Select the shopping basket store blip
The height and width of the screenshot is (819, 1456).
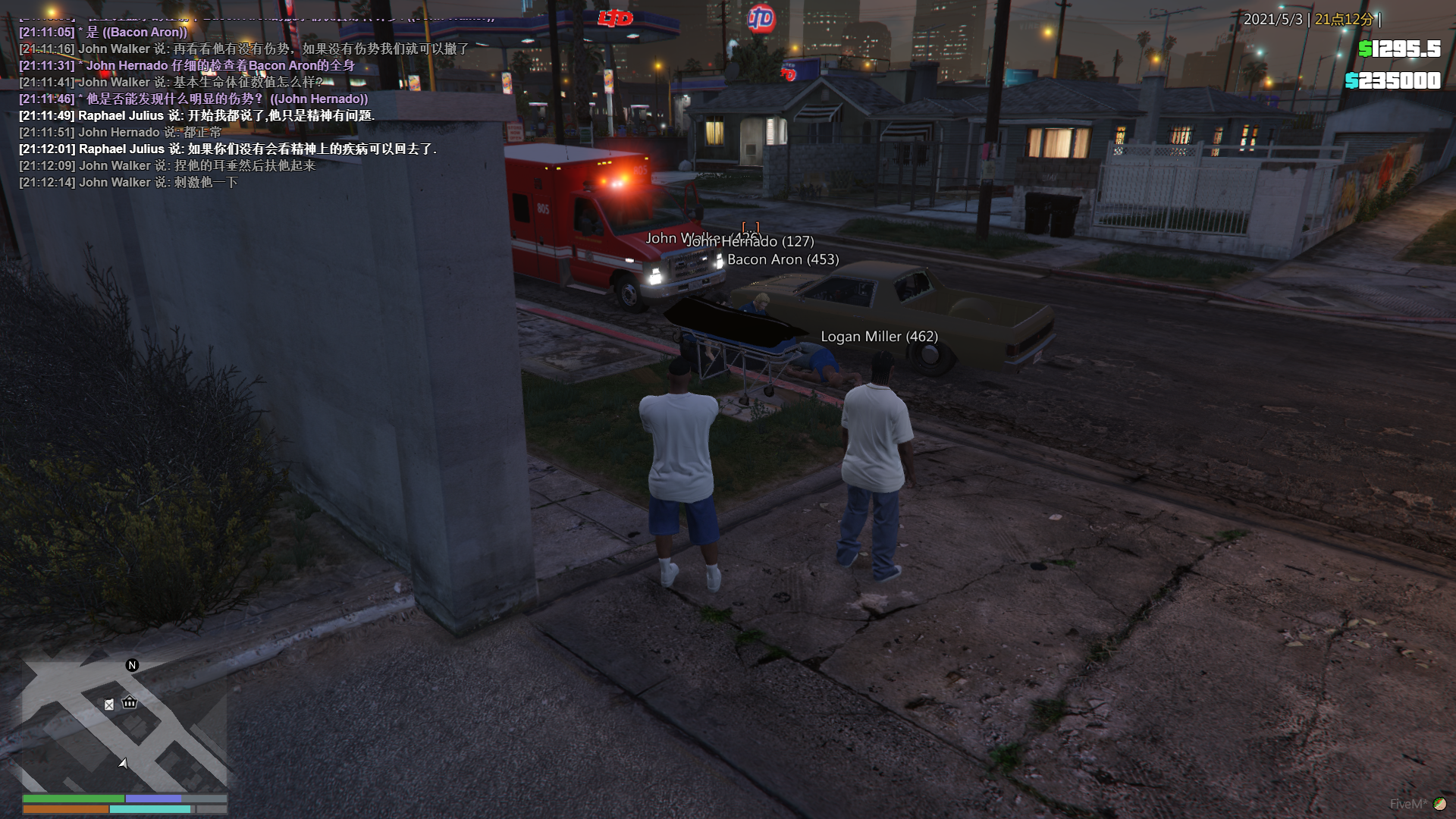(130, 702)
